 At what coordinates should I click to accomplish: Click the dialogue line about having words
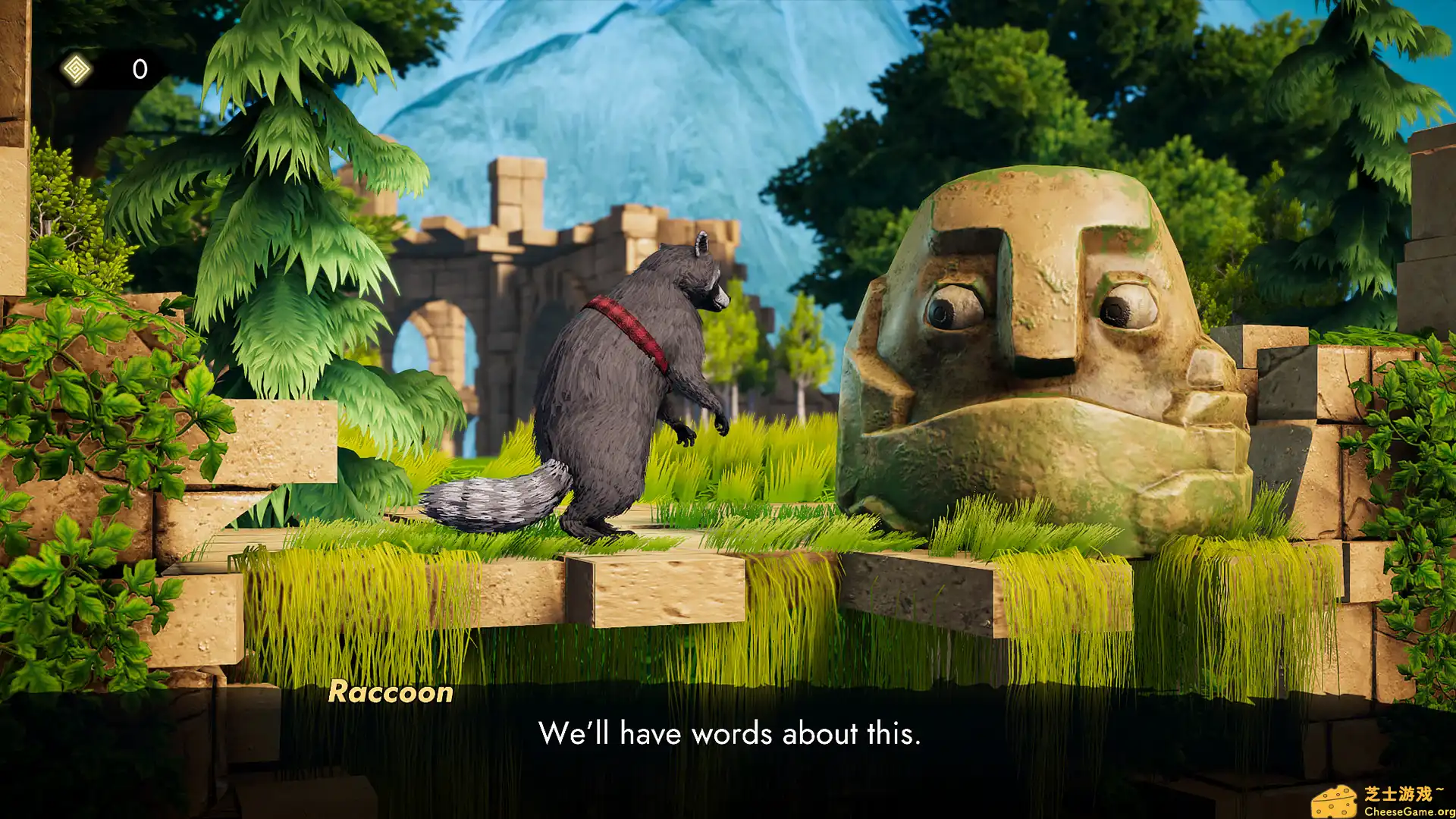(728, 734)
